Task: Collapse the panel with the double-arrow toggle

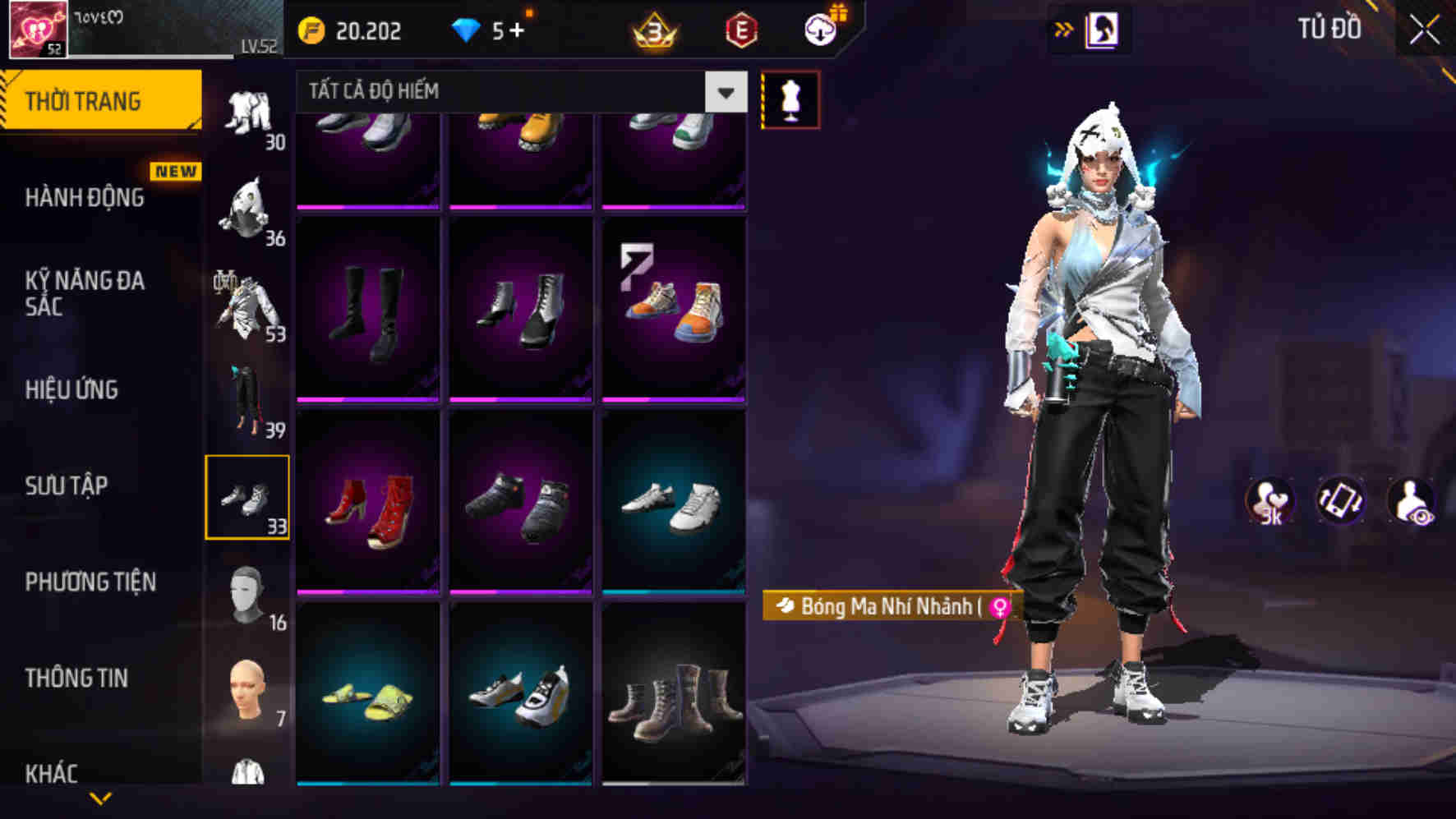Action: point(1063,26)
